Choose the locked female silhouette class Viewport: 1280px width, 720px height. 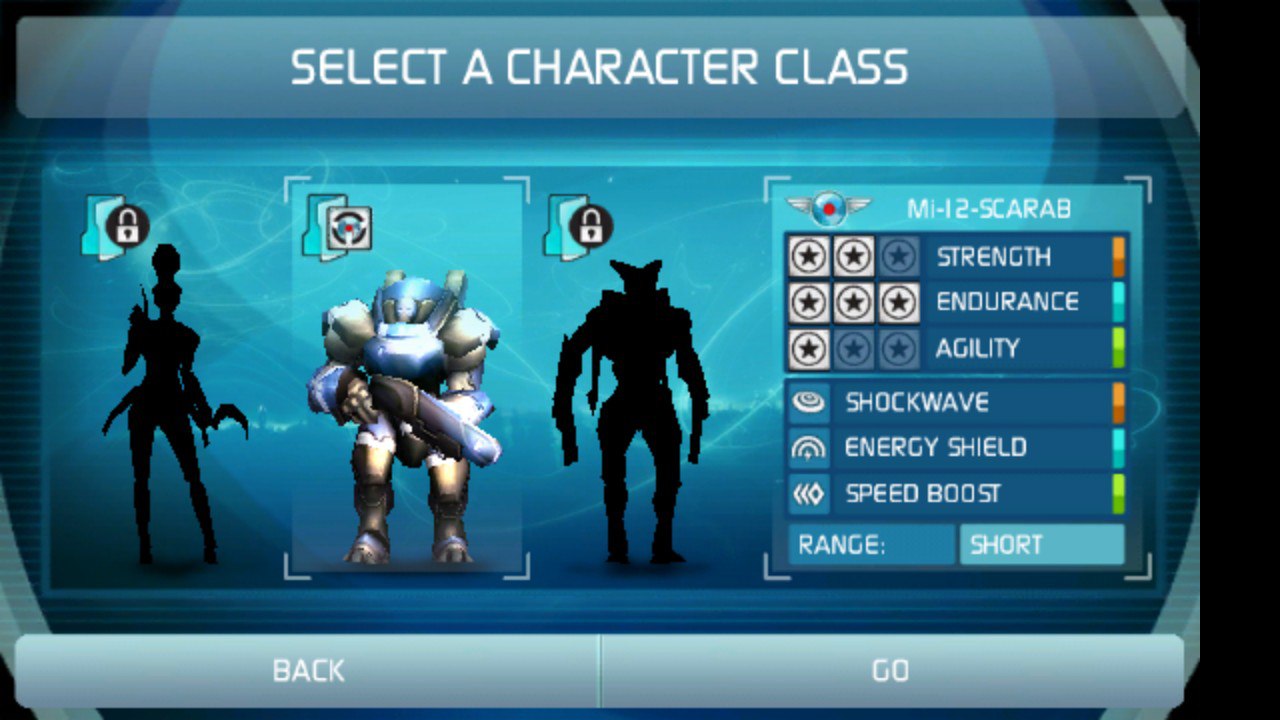(x=170, y=400)
